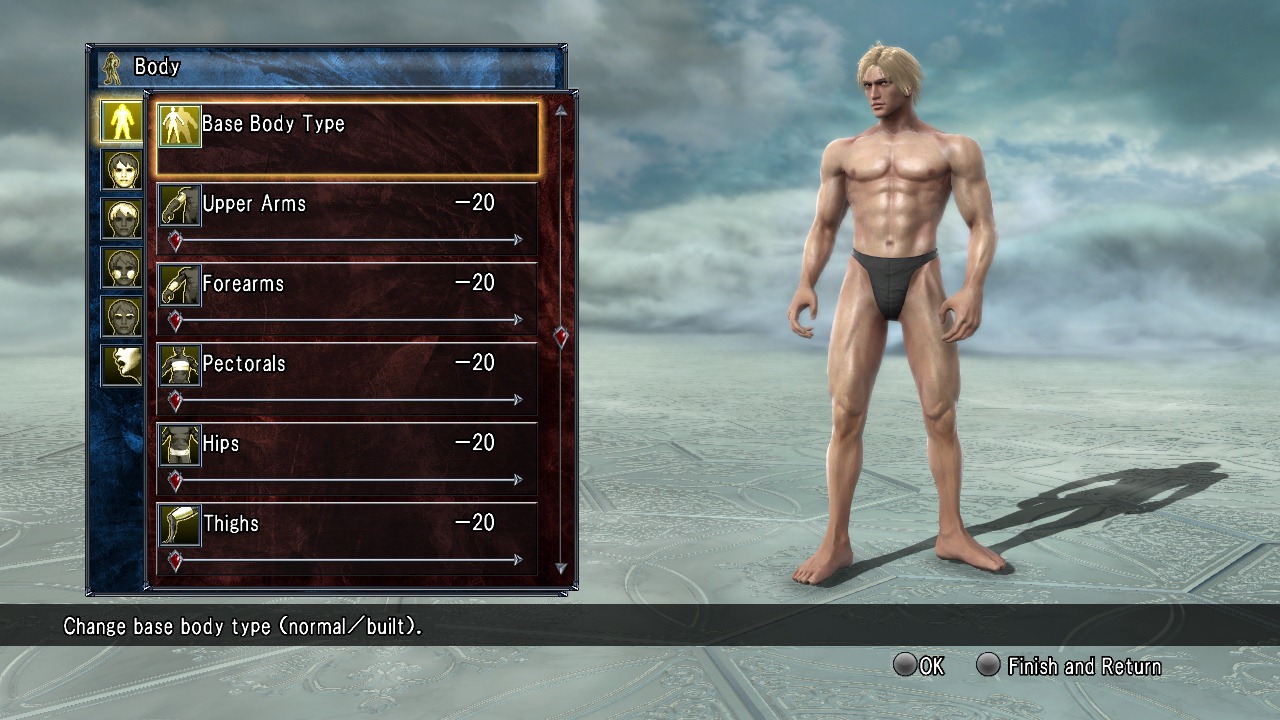Image resolution: width=1280 pixels, height=720 pixels.
Task: Select the side-profile mouth and chin tab
Action: coord(122,366)
